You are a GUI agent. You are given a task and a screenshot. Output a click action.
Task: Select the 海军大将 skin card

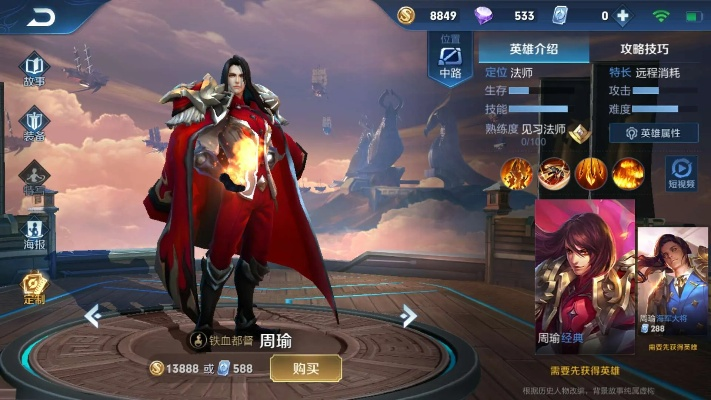672,283
